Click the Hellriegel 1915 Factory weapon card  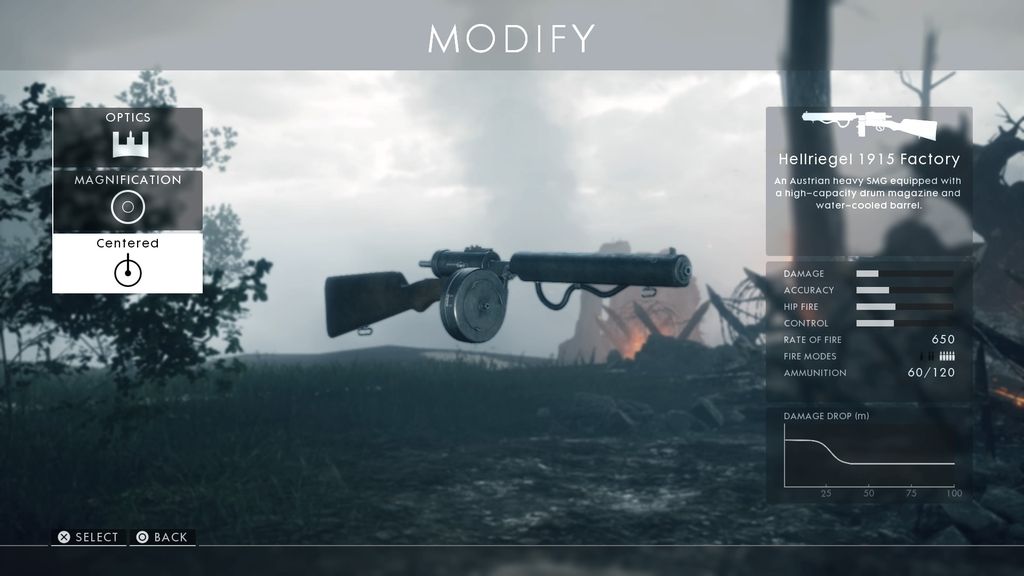868,180
